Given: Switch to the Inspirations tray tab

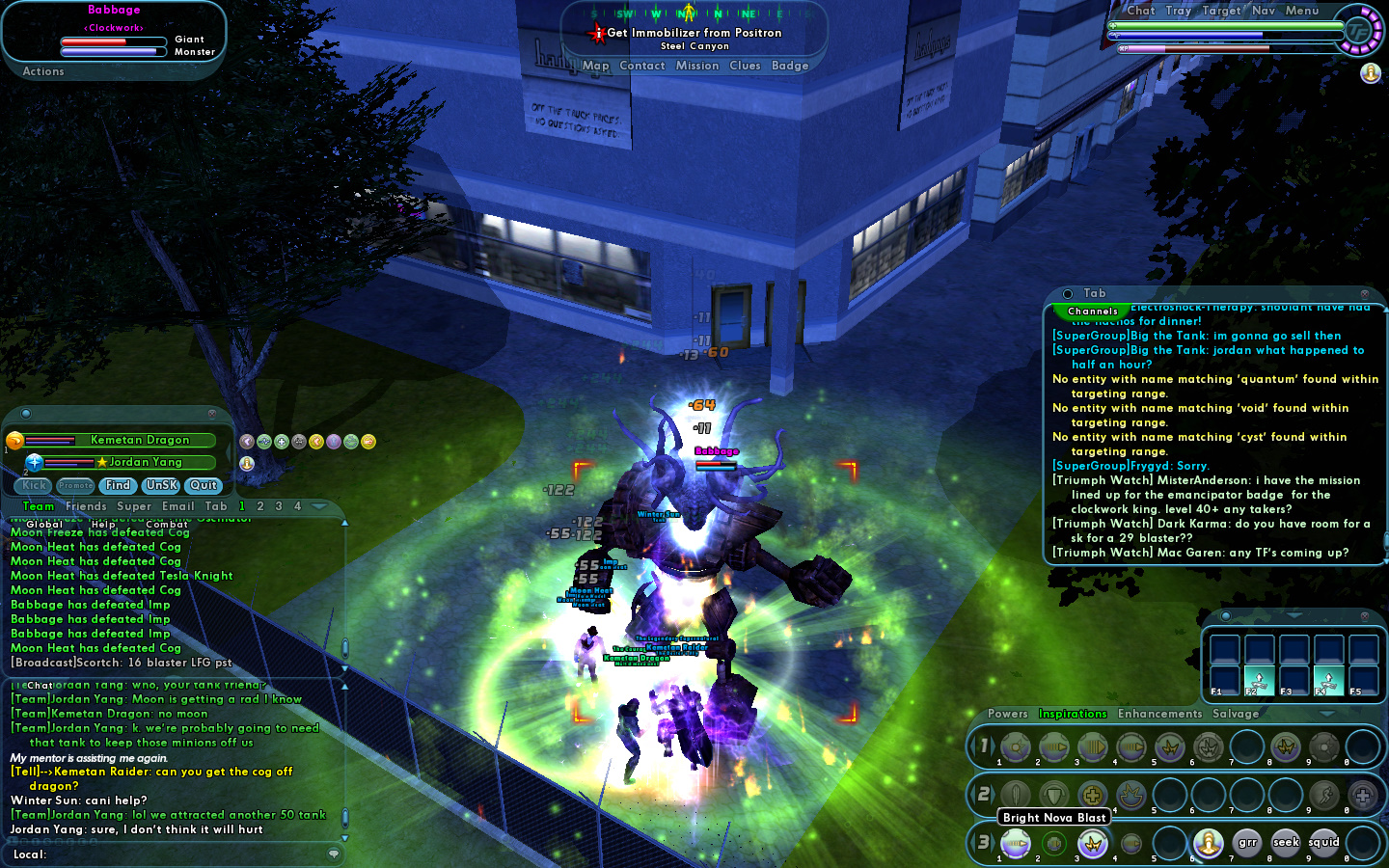Looking at the screenshot, I should click(x=1073, y=714).
